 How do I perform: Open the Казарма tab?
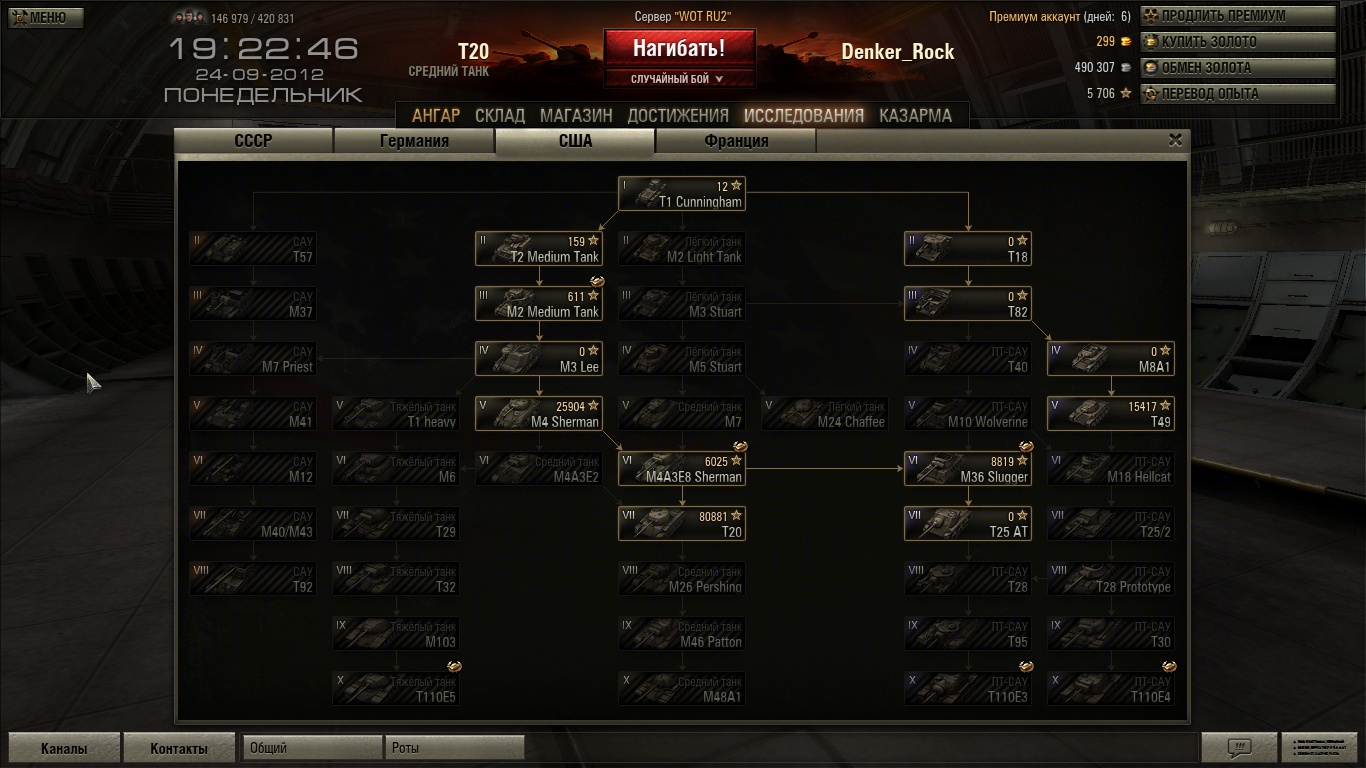(915, 115)
